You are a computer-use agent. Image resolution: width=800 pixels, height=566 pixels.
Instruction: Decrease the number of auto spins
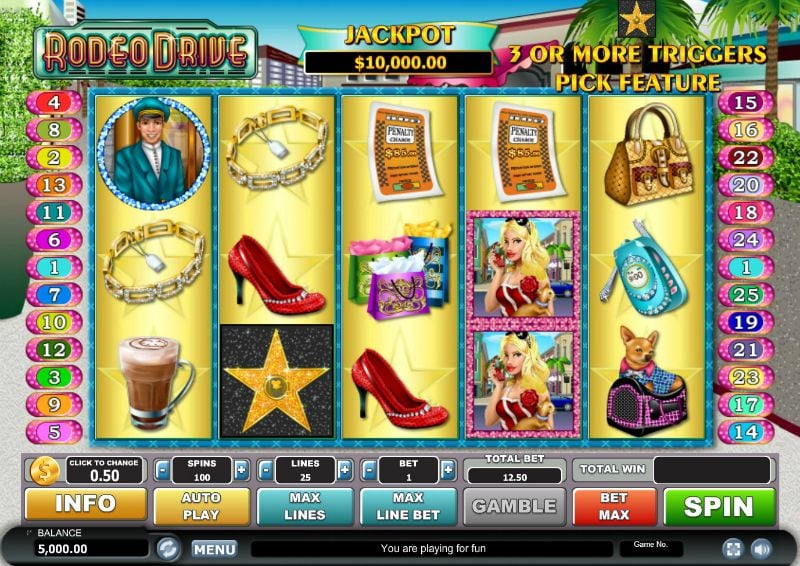162,471
